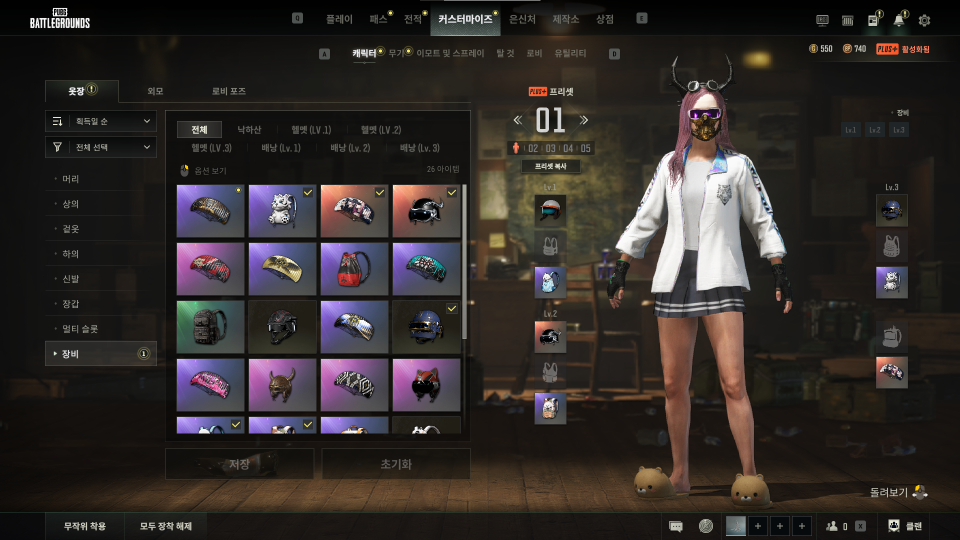Open the 제작소 menu entry

pyautogui.click(x=566, y=19)
